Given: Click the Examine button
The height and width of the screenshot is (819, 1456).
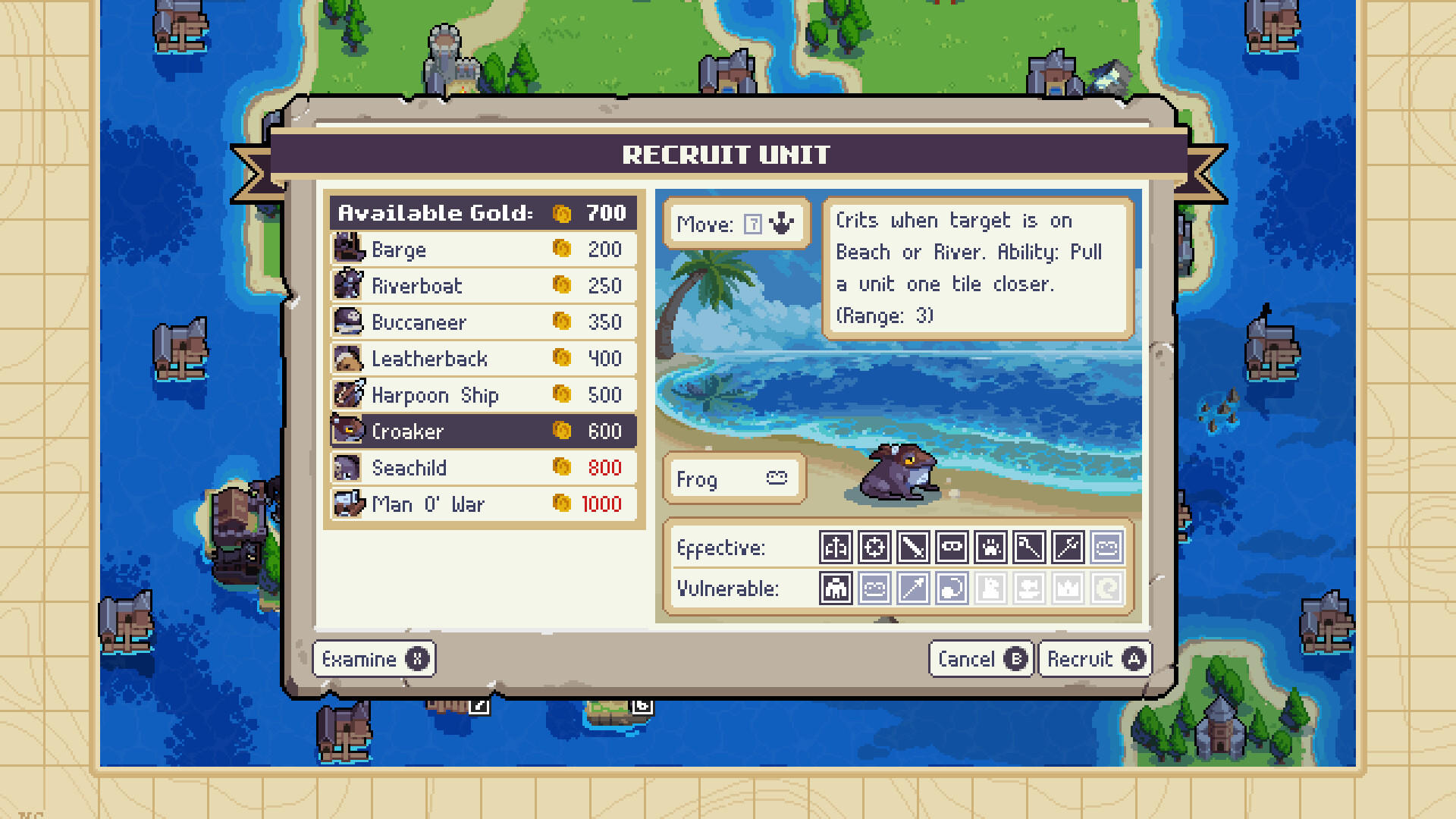Looking at the screenshot, I should (374, 658).
